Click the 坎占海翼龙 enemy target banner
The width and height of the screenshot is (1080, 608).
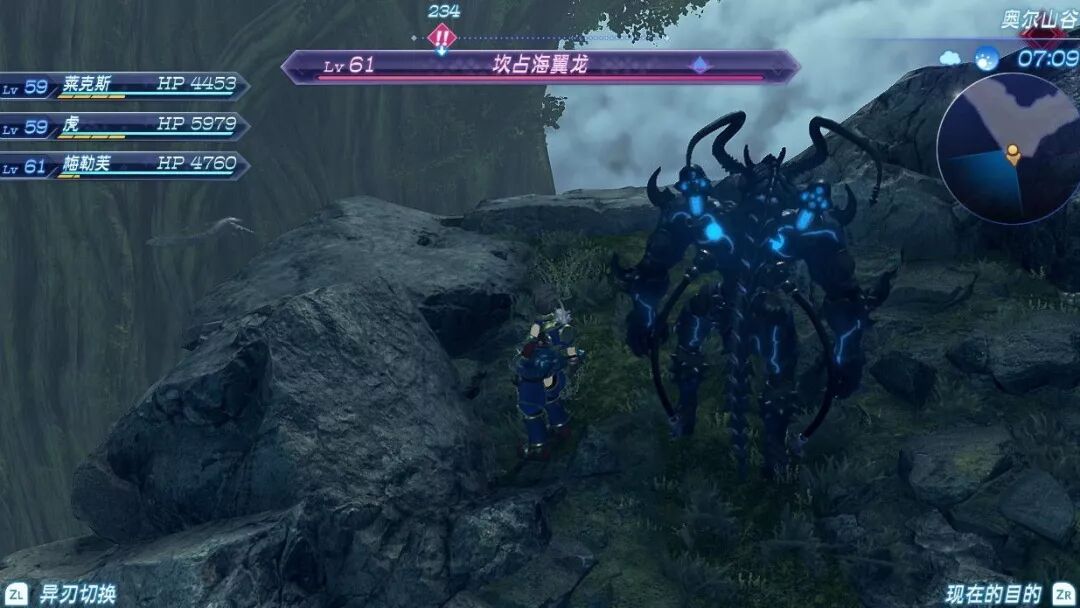pos(540,66)
